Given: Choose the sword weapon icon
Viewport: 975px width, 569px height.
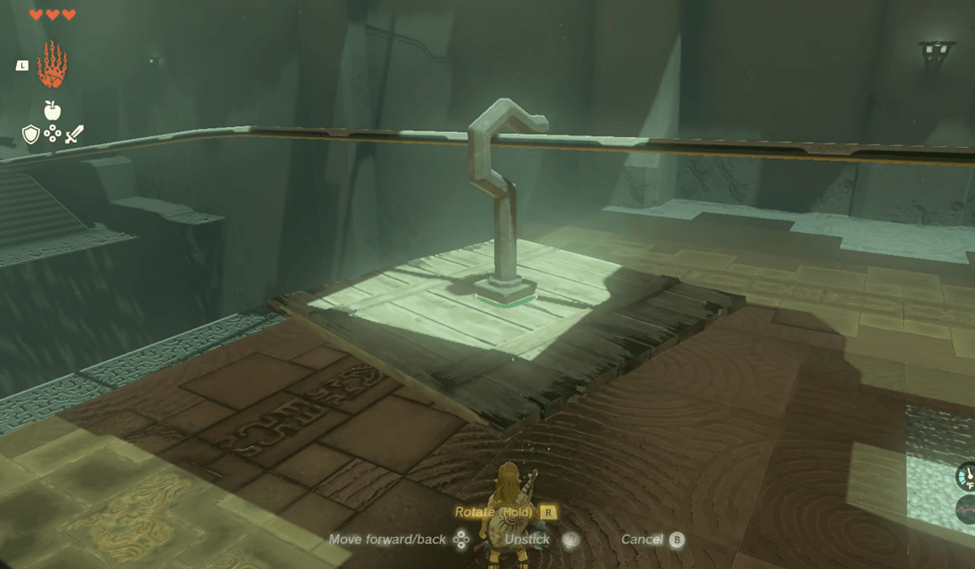Looking at the screenshot, I should (74, 134).
